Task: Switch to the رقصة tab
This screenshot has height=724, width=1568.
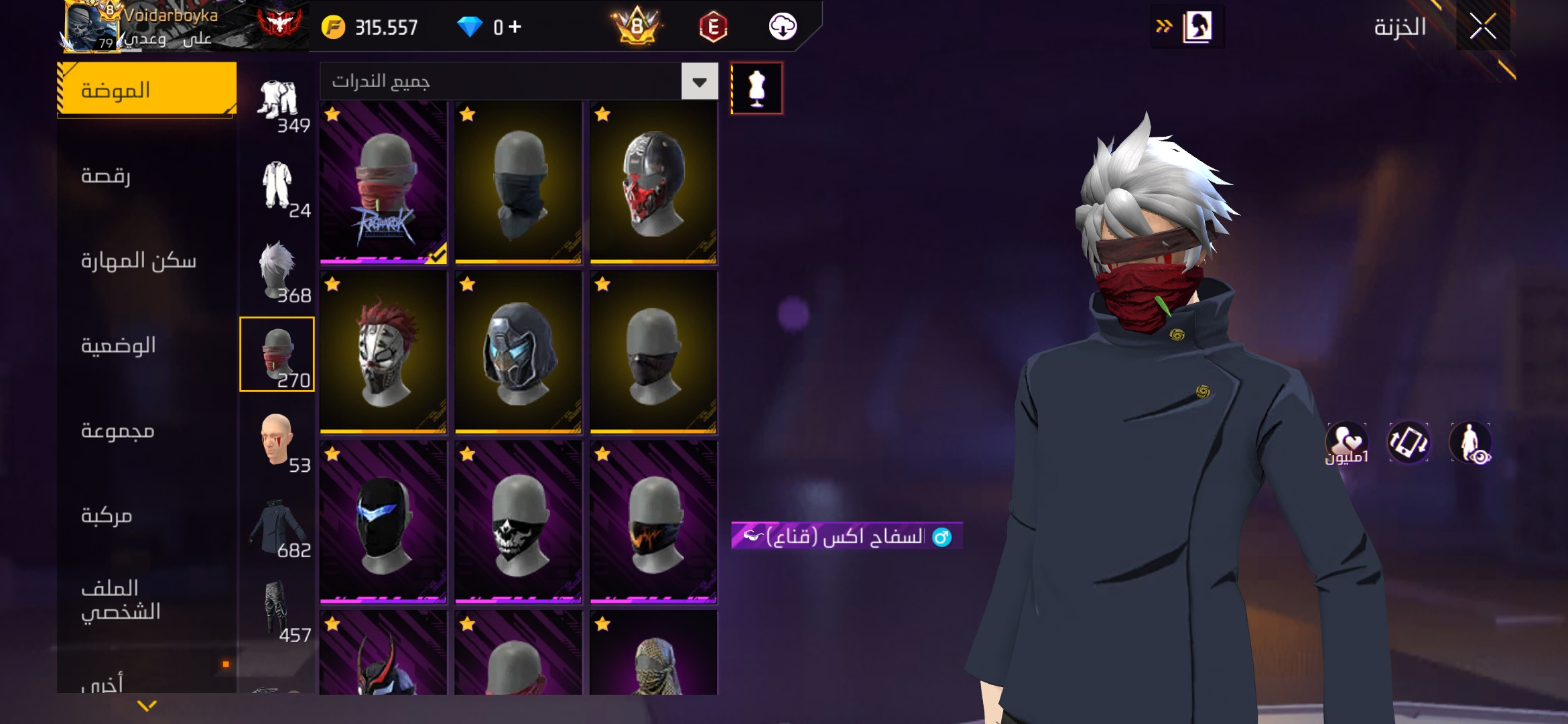Action: point(145,176)
